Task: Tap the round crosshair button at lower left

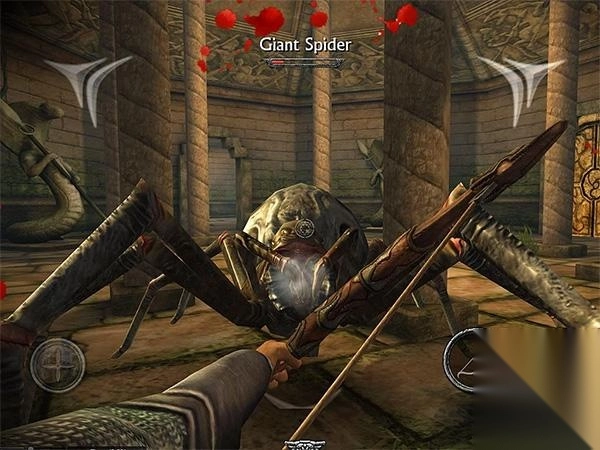Action: tap(57, 365)
